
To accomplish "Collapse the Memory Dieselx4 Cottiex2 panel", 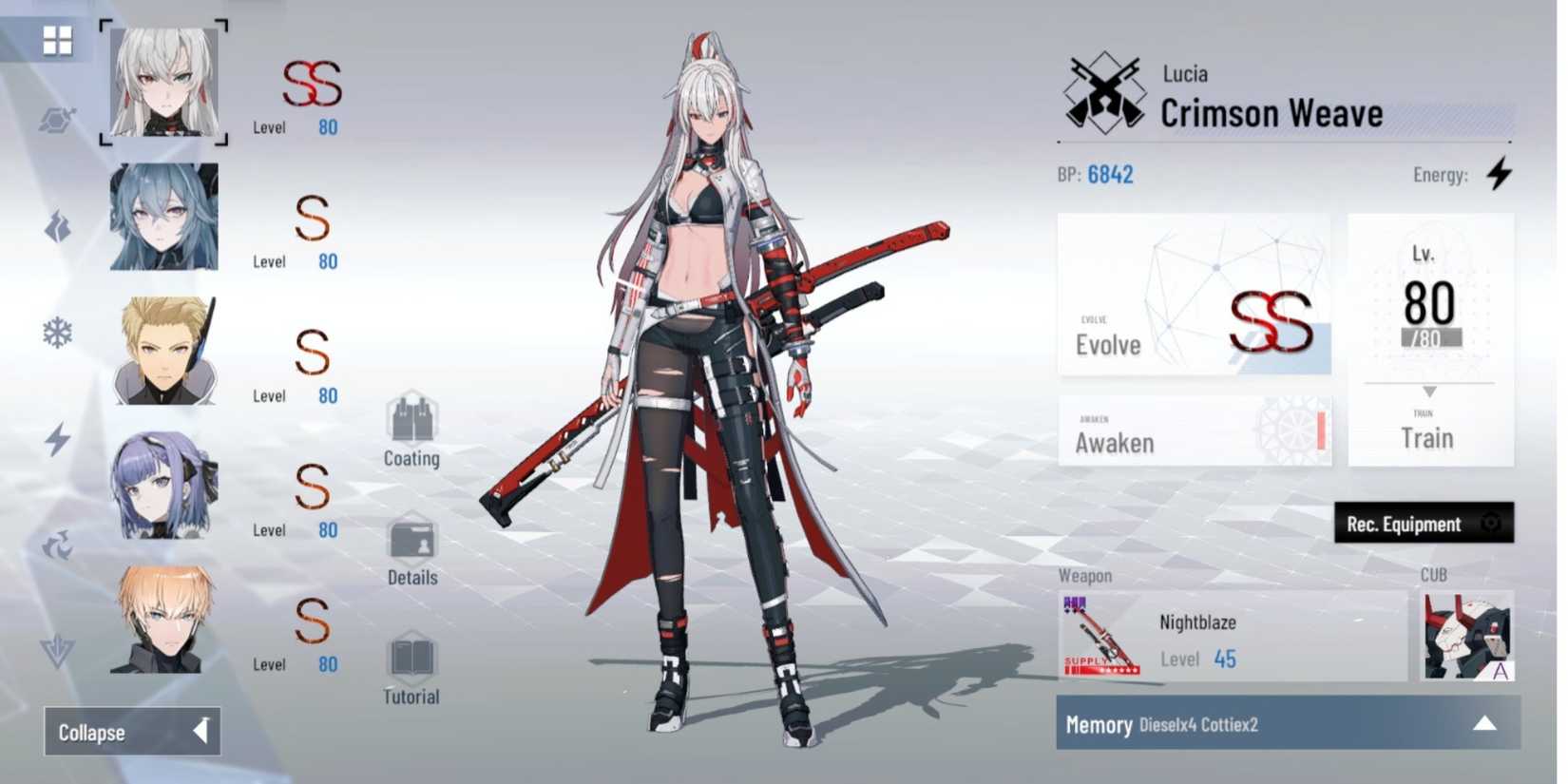I will point(1485,724).
